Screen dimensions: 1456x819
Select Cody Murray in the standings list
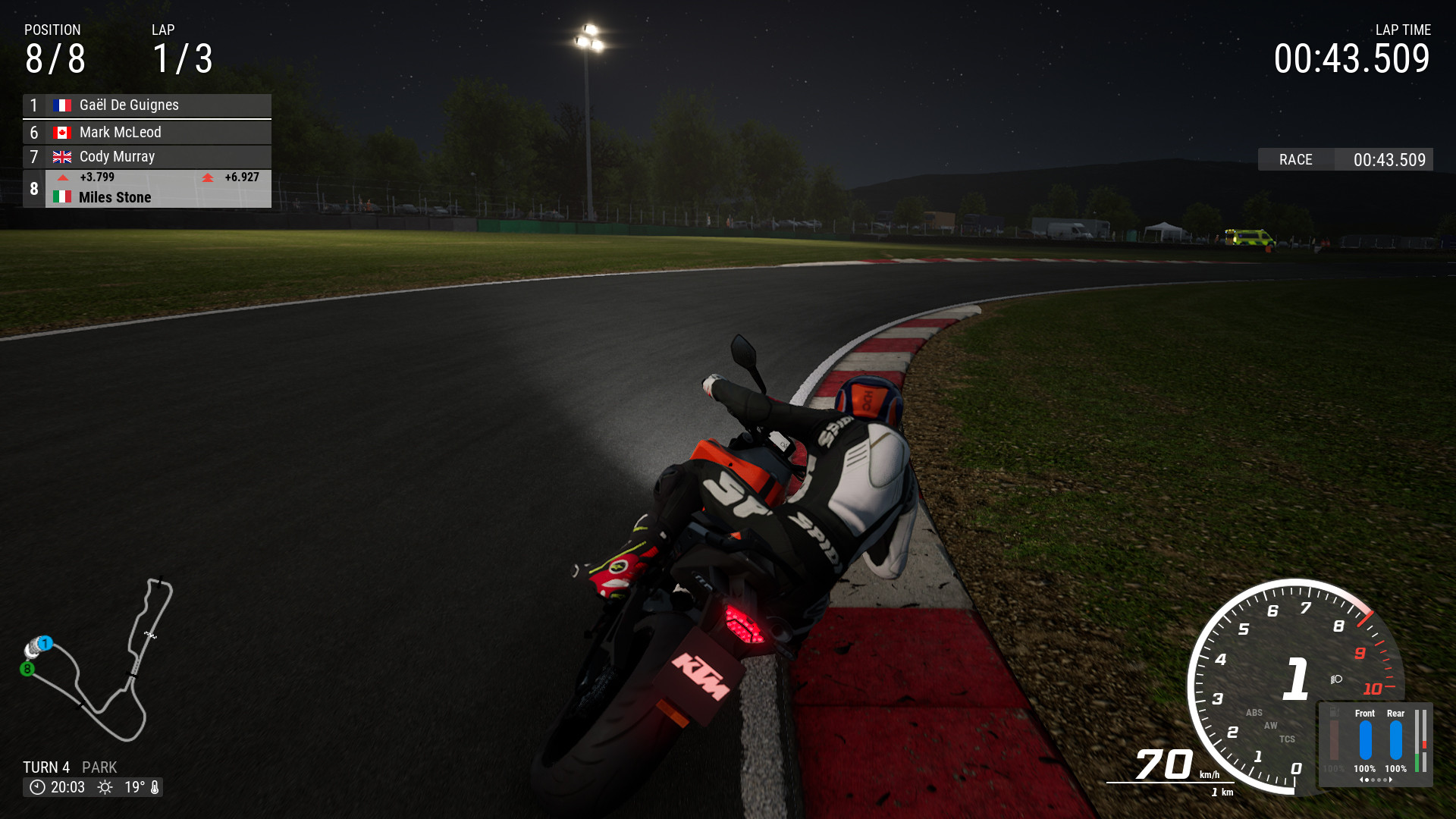click(x=118, y=156)
